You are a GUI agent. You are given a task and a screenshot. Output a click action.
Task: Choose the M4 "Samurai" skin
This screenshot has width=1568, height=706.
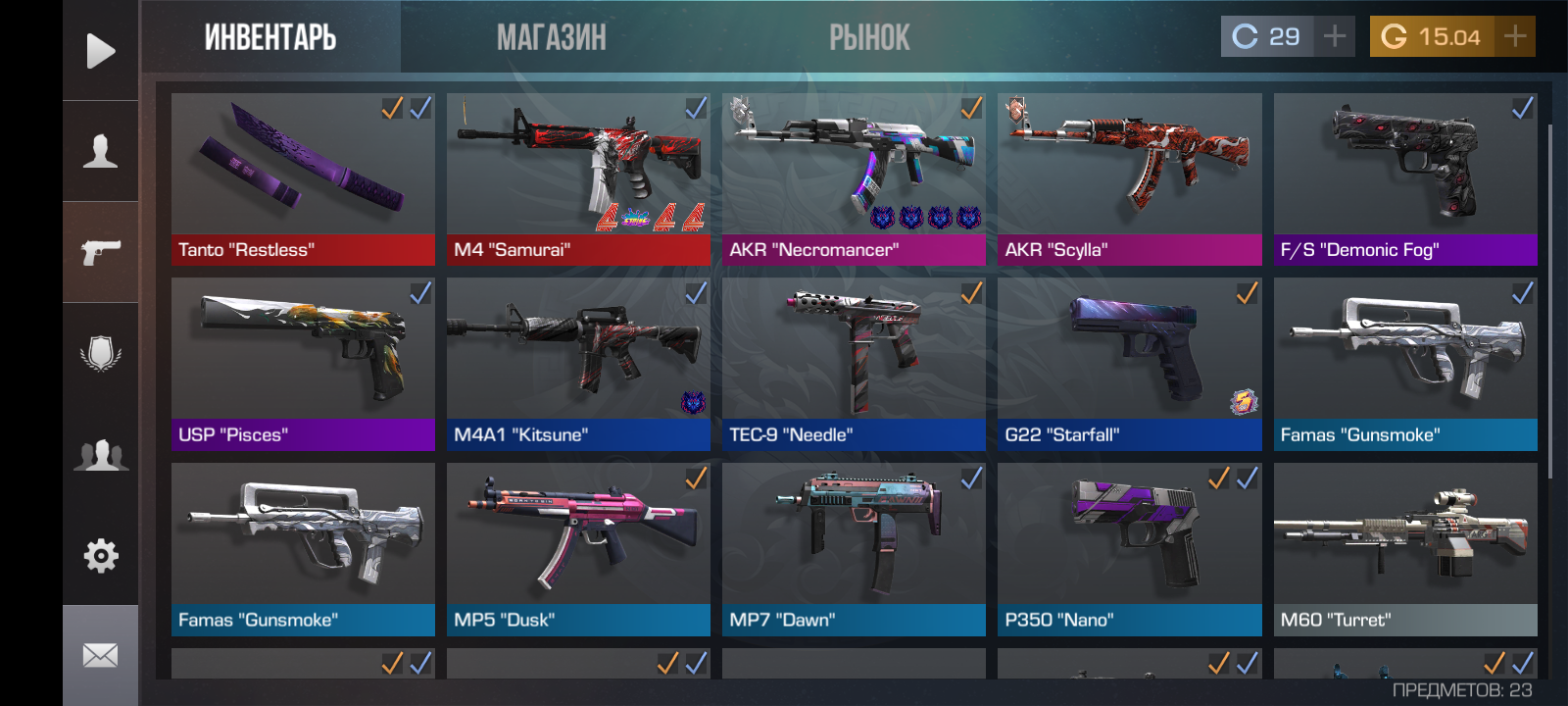pyautogui.click(x=578, y=178)
